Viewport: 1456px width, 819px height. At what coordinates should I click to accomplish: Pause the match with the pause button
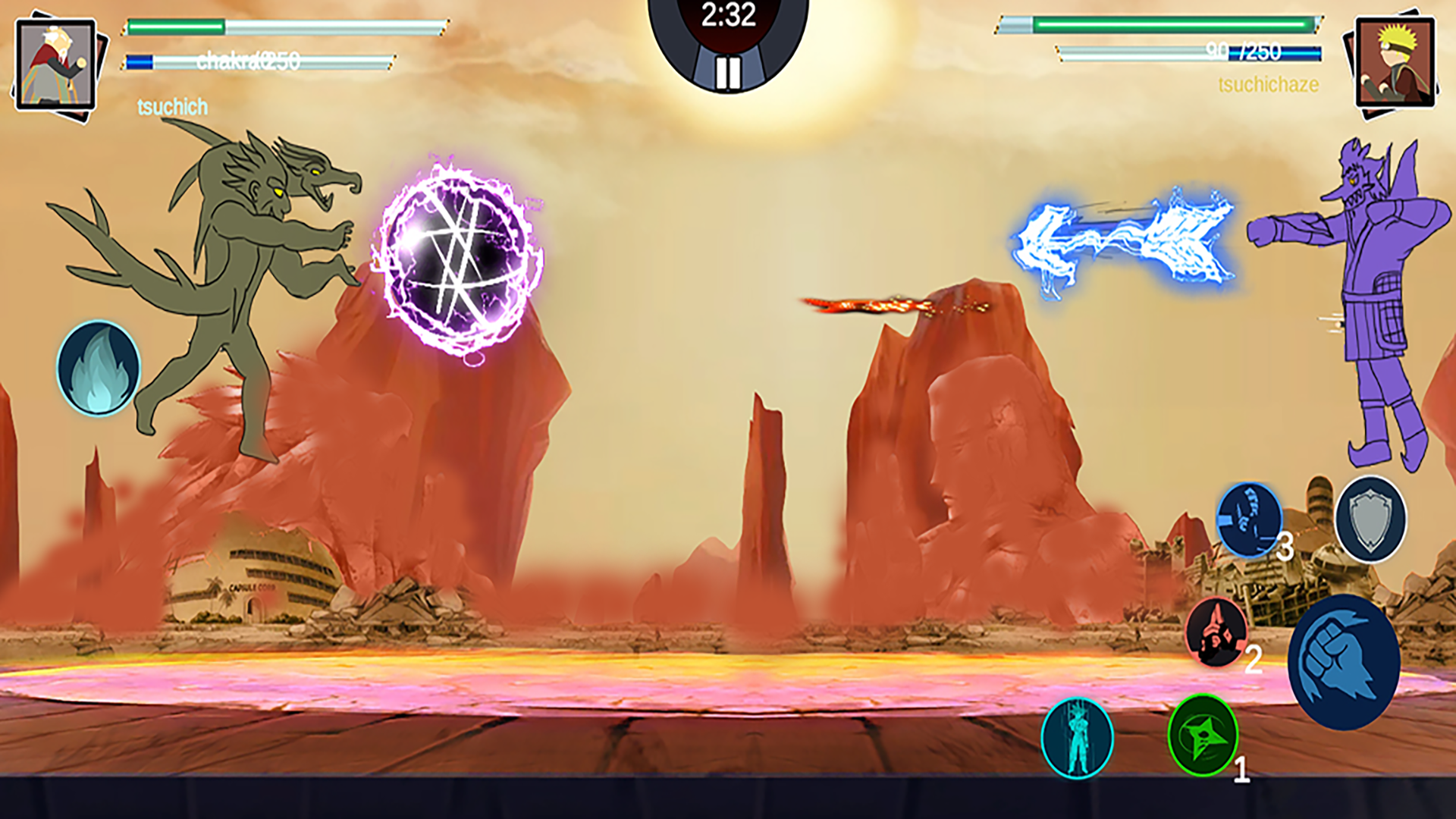click(728, 73)
